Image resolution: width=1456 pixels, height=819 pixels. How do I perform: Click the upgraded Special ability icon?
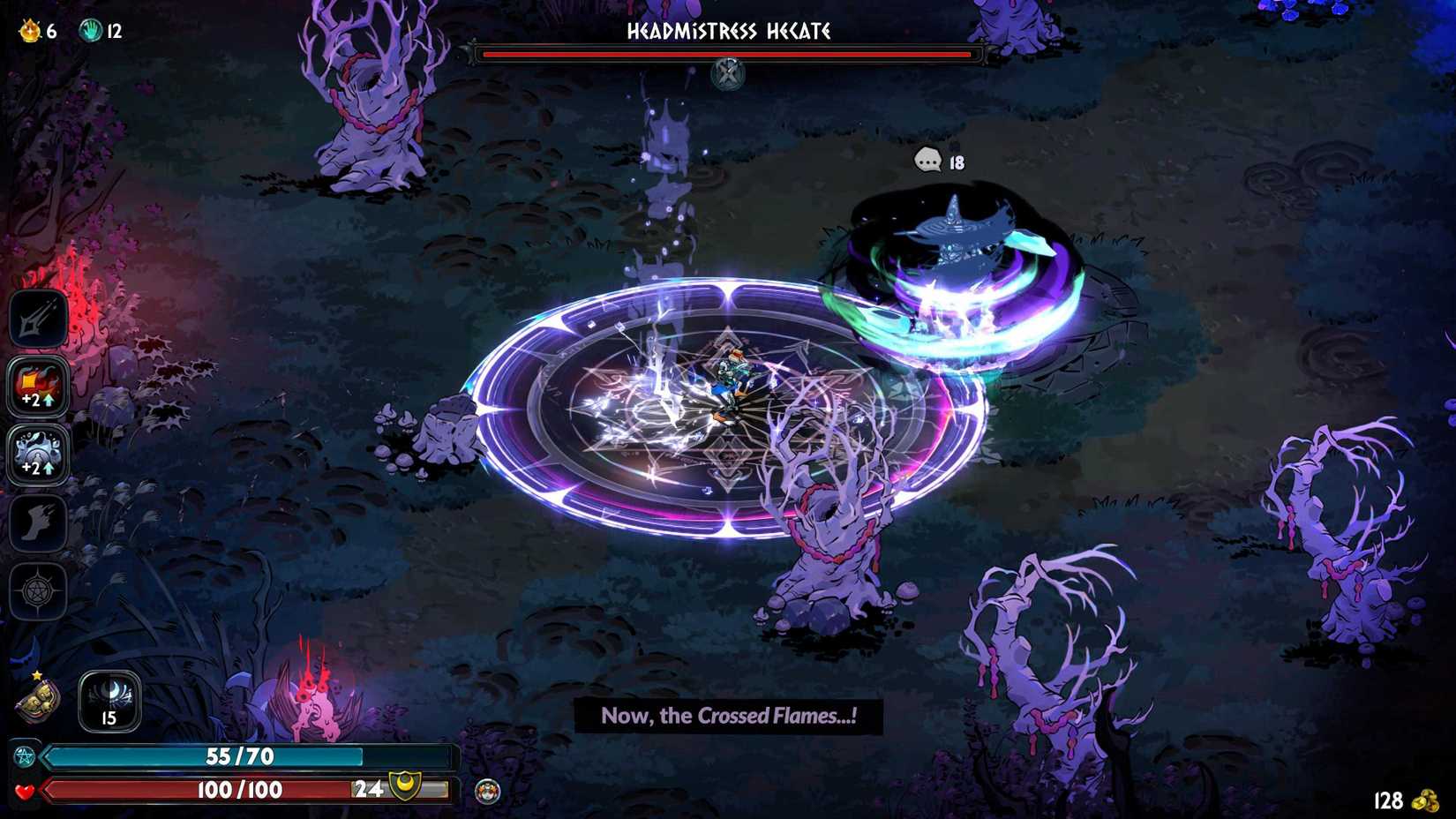[x=38, y=386]
